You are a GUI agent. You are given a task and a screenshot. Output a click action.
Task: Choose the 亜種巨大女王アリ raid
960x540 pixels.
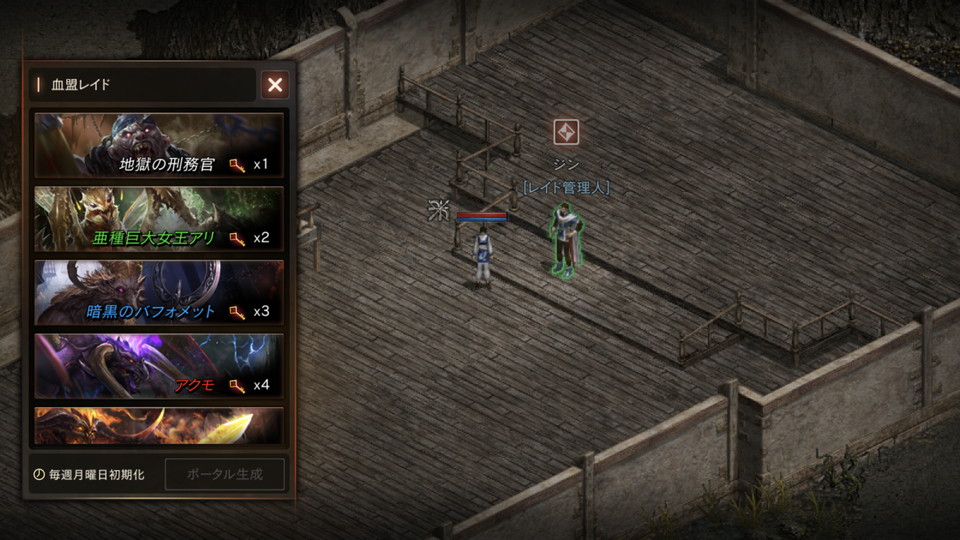(159, 217)
